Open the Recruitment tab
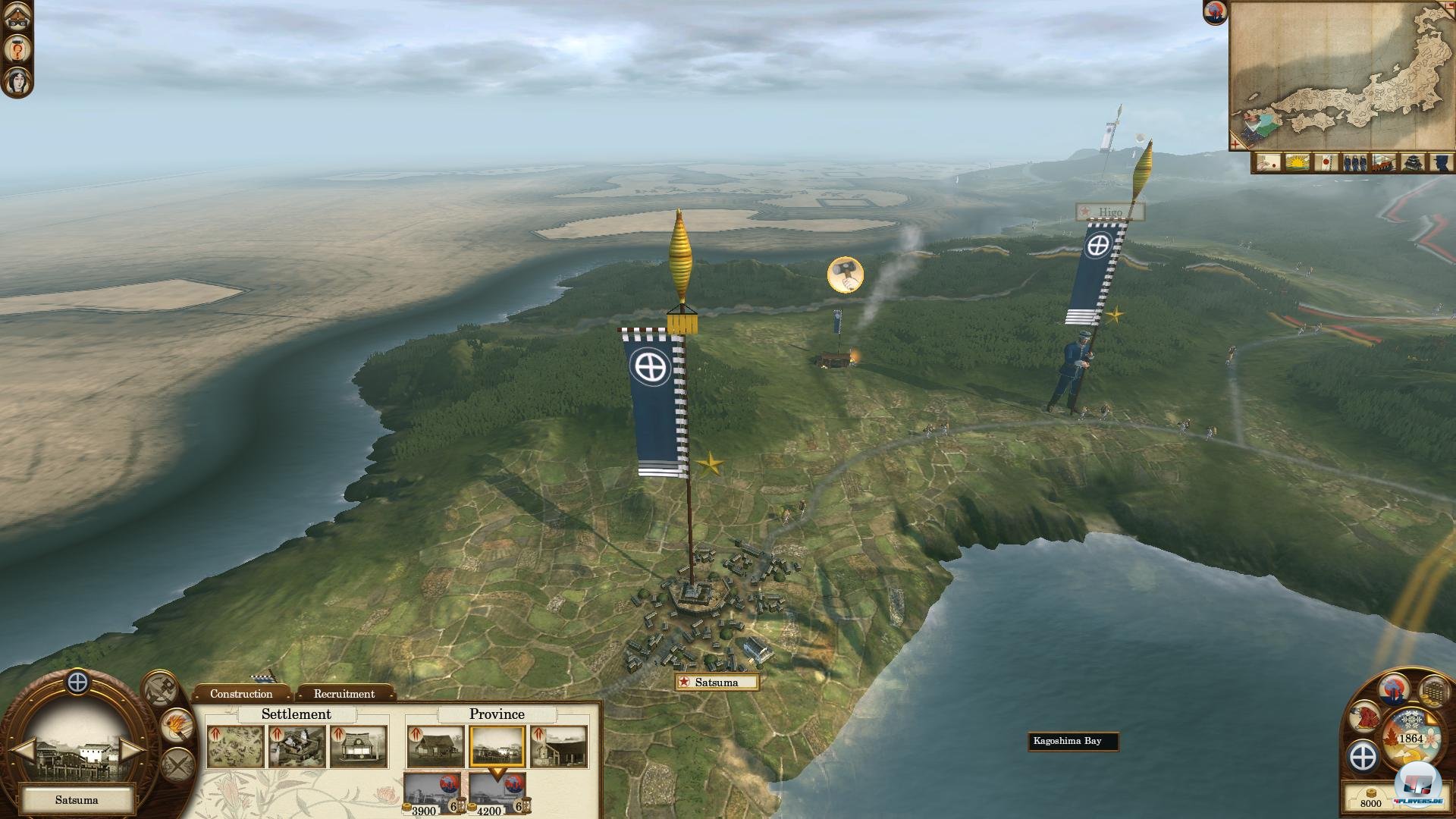Screen dimensions: 1456x819 pyautogui.click(x=344, y=694)
